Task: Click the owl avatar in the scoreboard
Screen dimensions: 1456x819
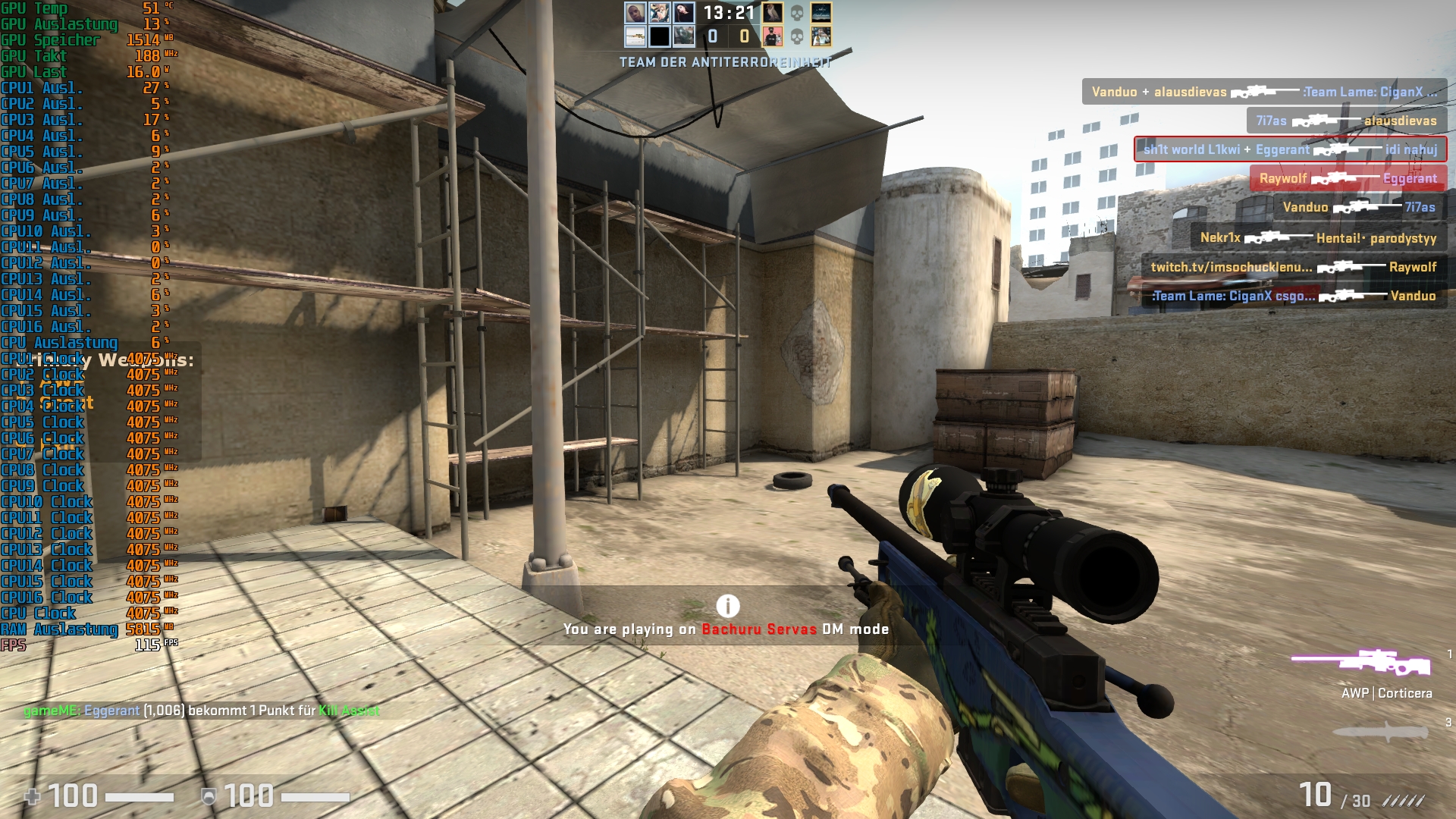Action: pos(773,13)
